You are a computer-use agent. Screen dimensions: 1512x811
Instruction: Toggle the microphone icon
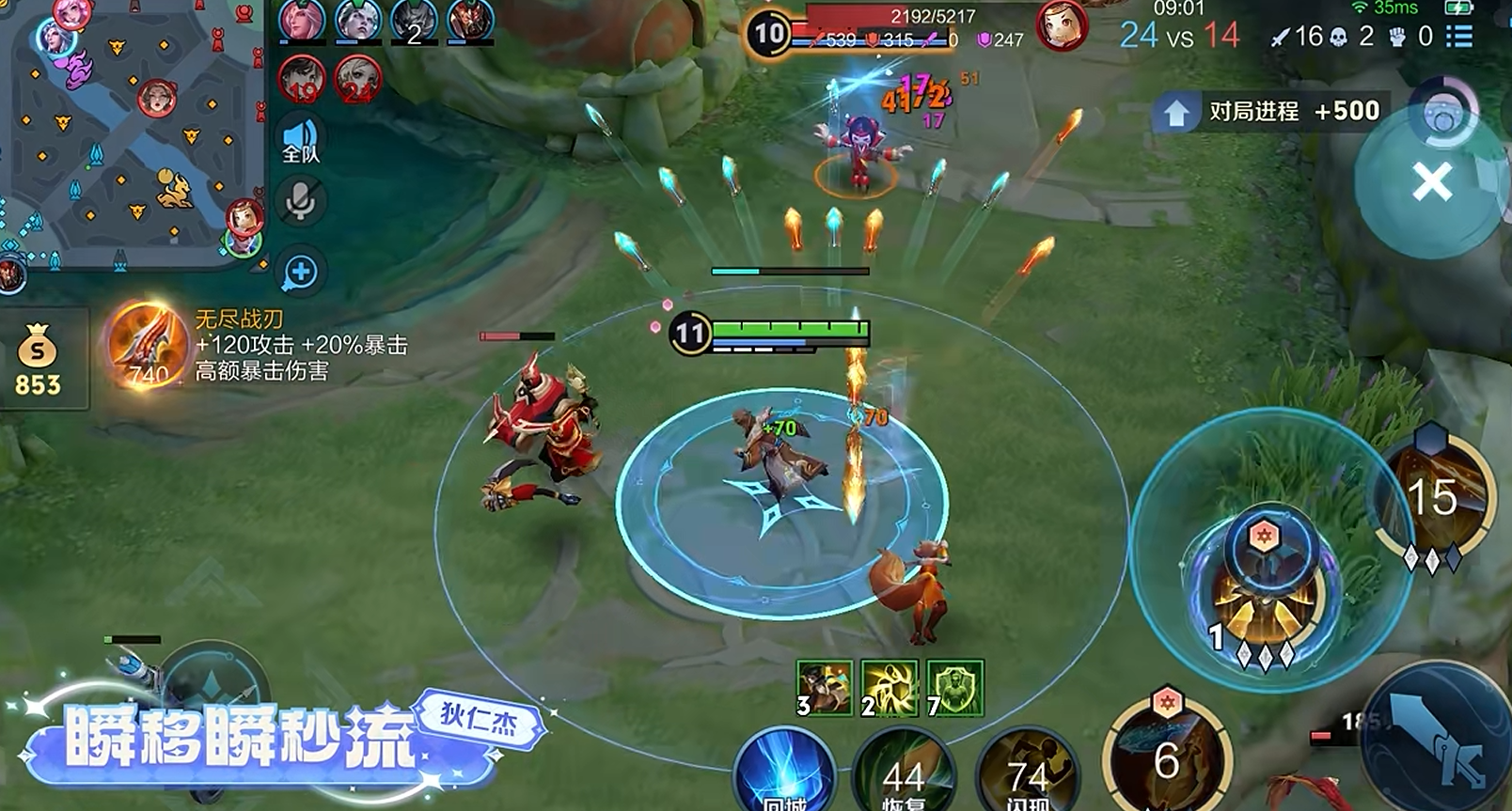click(301, 200)
